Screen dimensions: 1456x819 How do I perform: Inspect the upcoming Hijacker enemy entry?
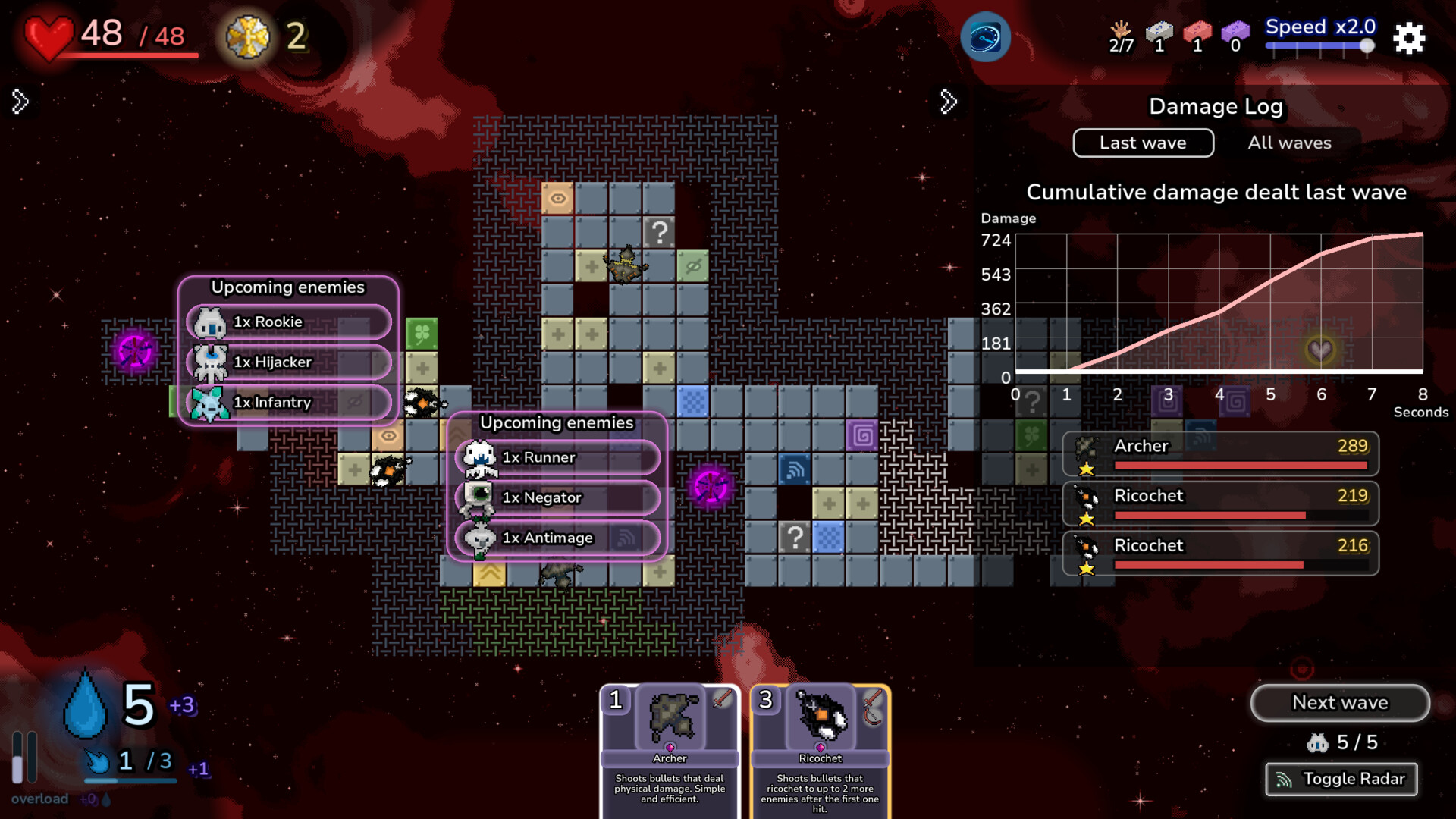[289, 362]
